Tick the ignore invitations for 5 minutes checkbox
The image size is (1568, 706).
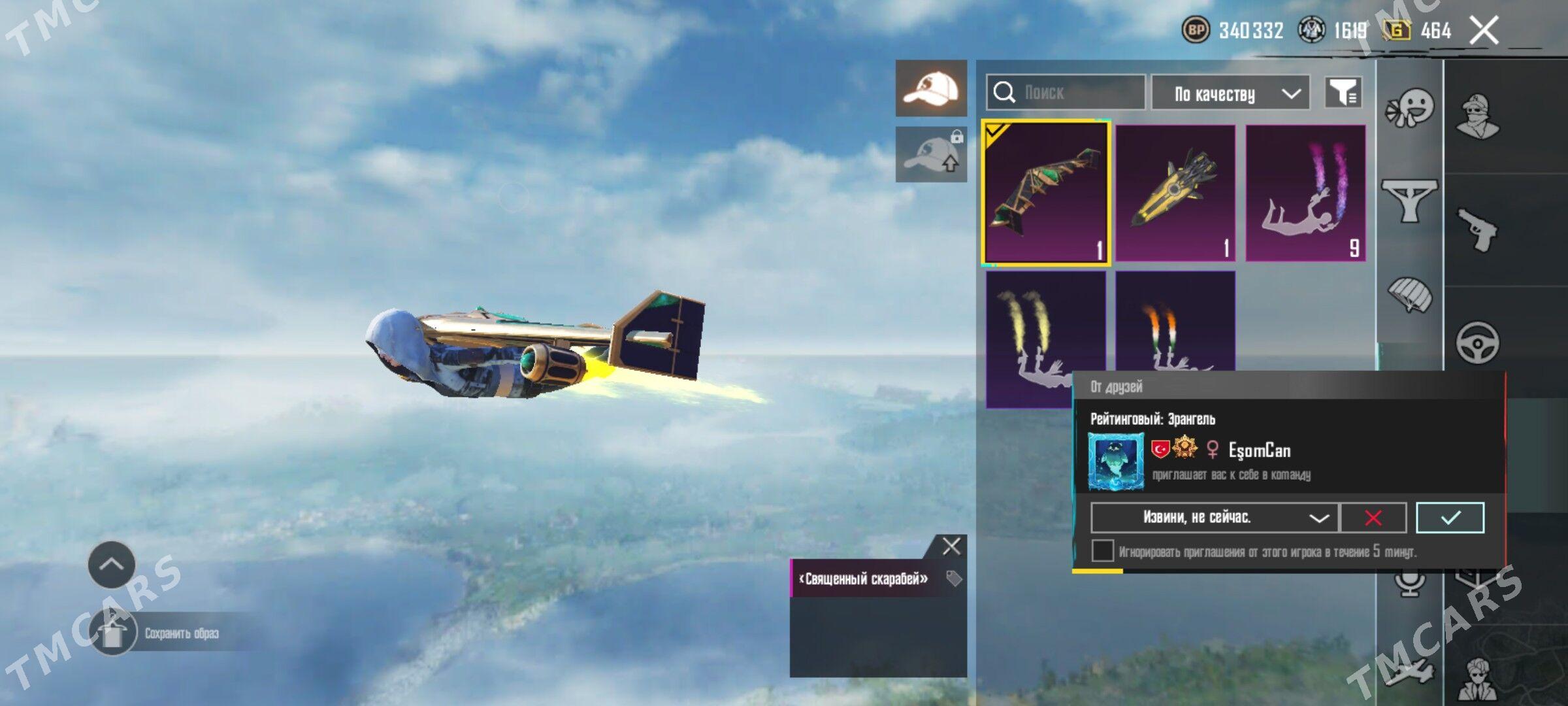1103,551
